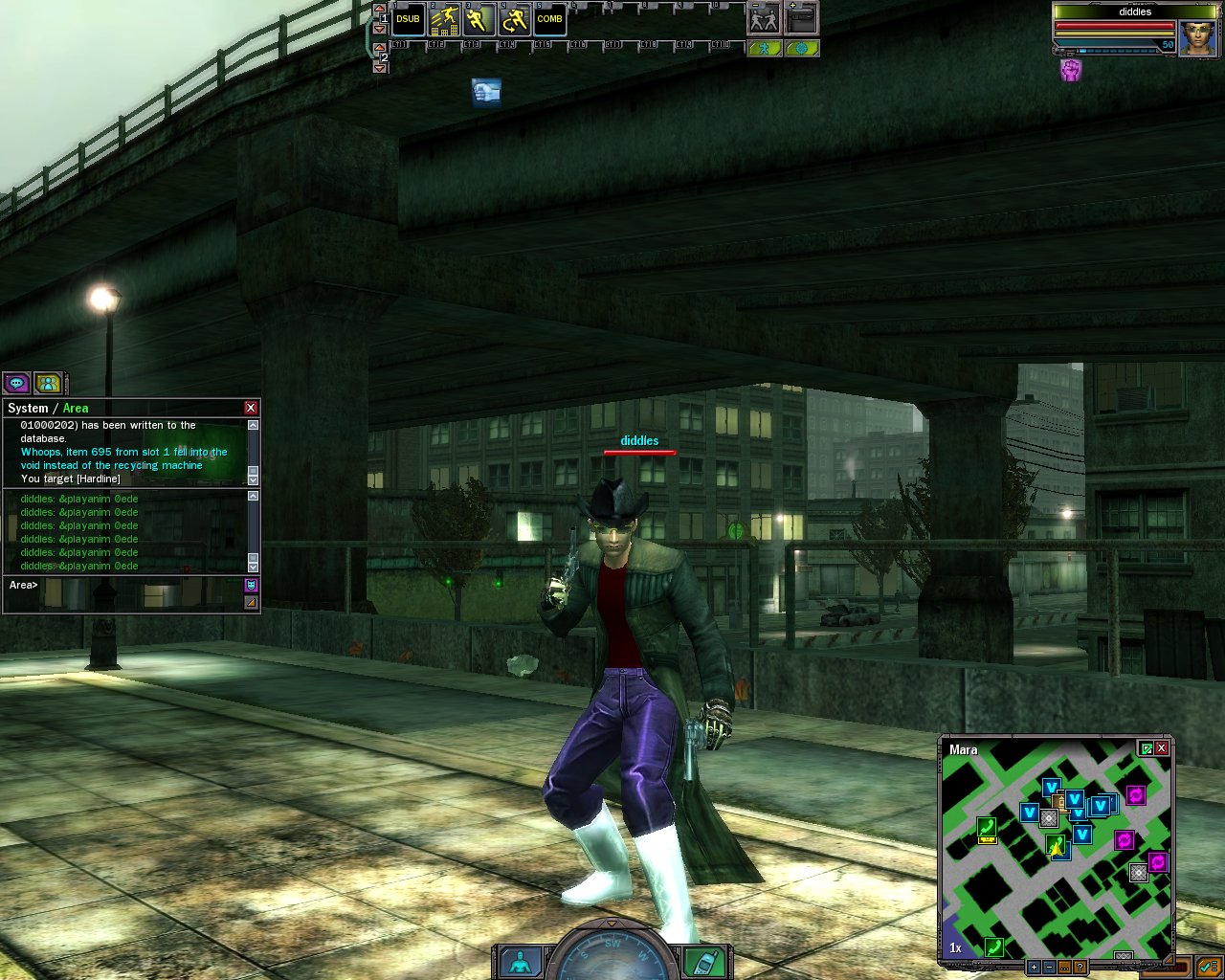This screenshot has width=1225, height=980.
Task: Toggle the minimap resize button beside close
Action: coord(1147,748)
